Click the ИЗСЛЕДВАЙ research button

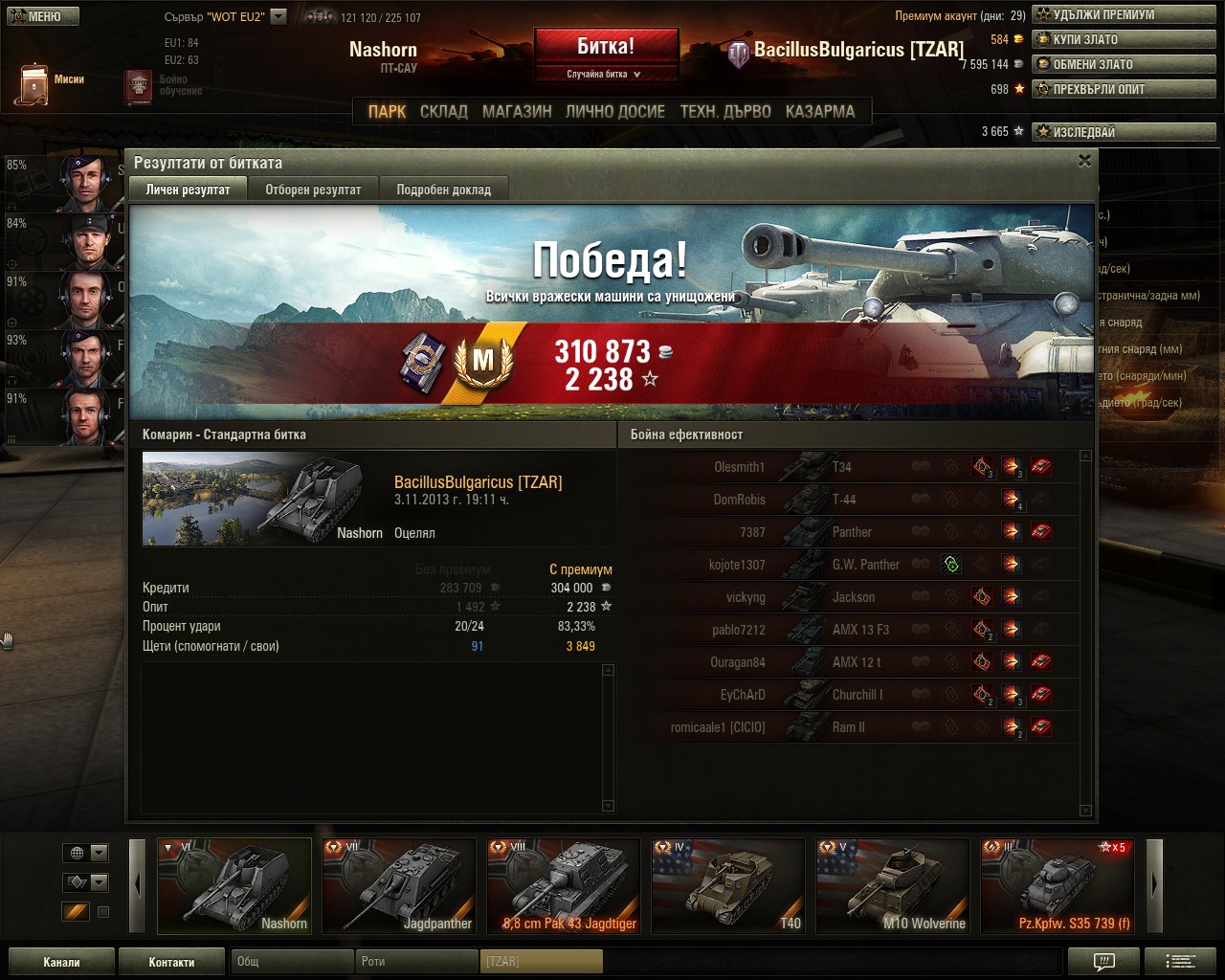[1124, 132]
